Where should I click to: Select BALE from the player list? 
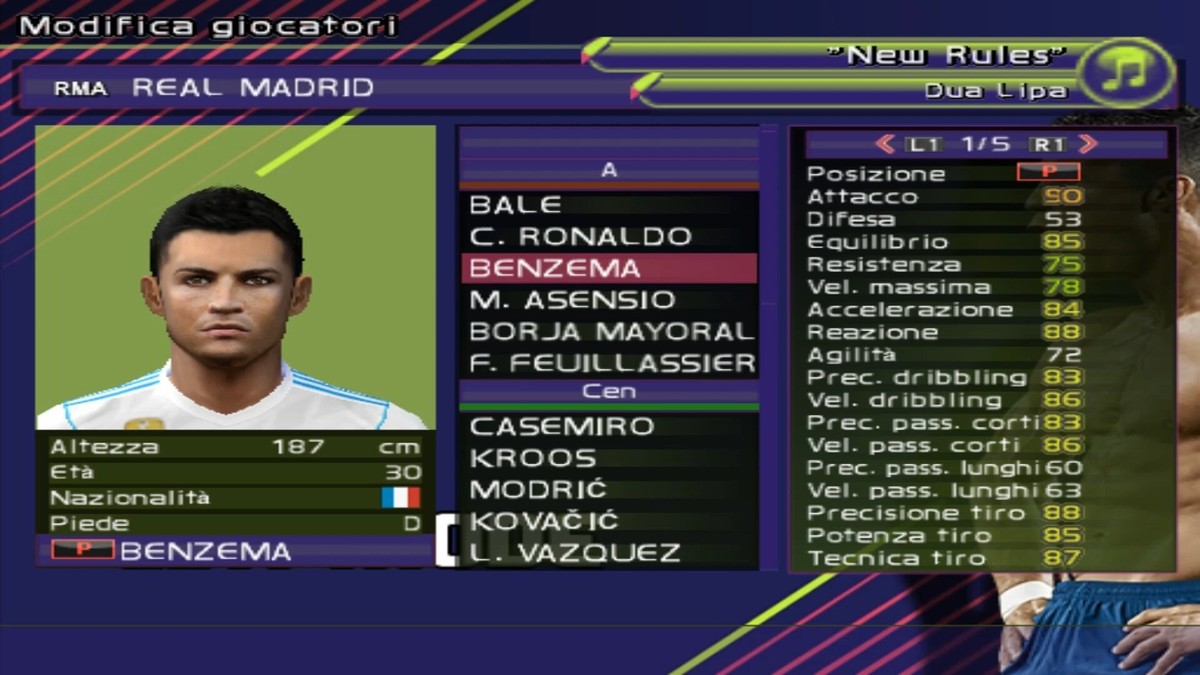click(515, 205)
